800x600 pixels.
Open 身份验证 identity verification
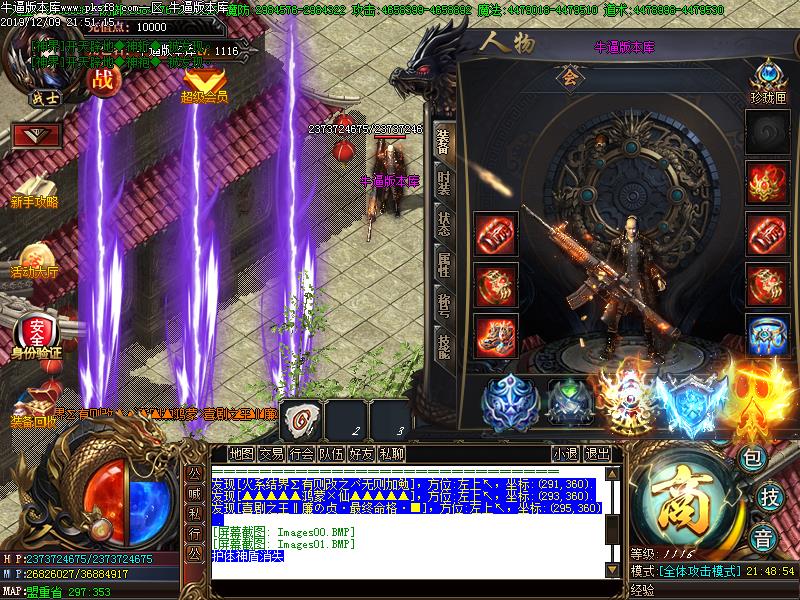(36, 333)
